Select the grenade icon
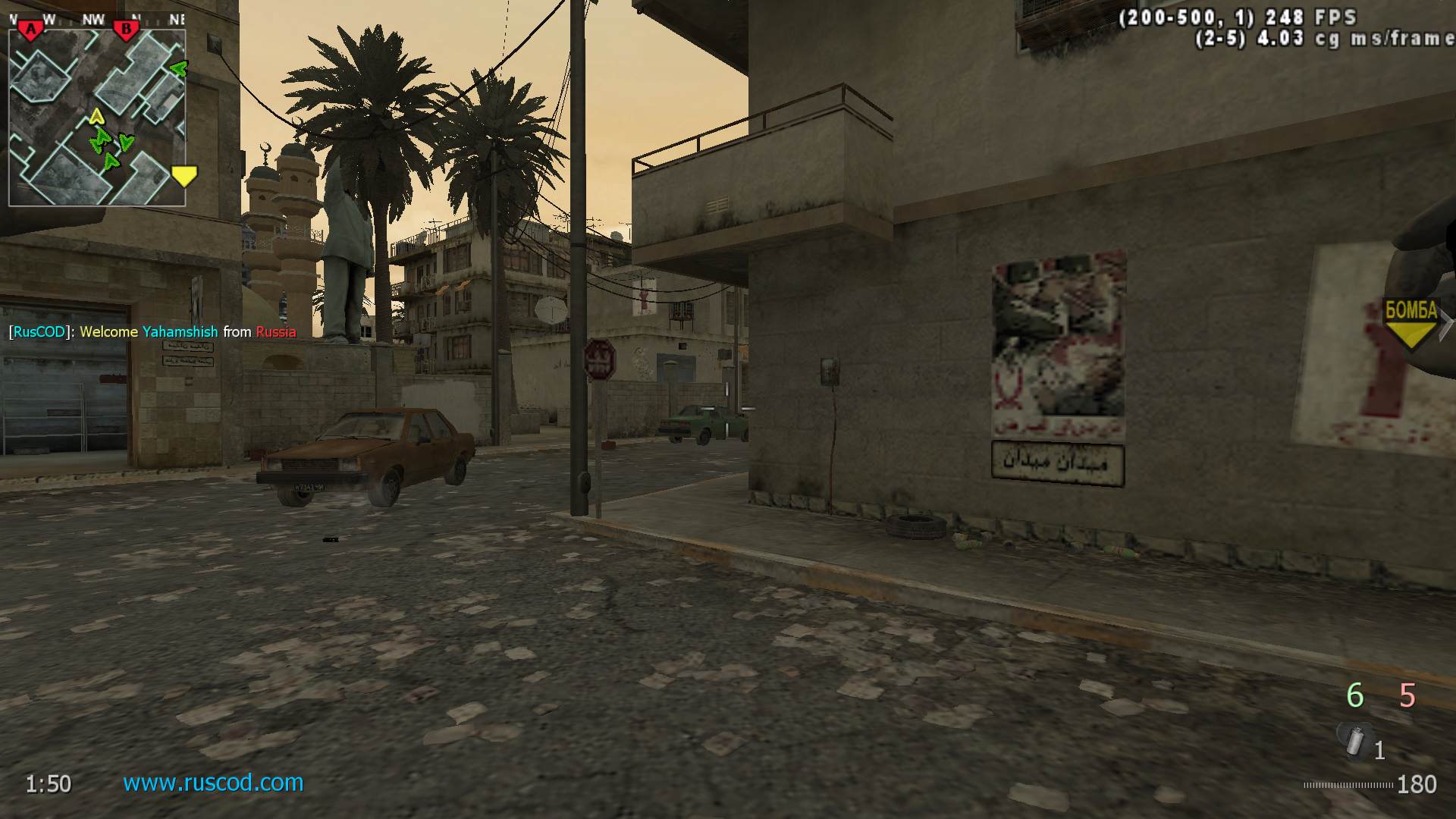 (x=1354, y=740)
